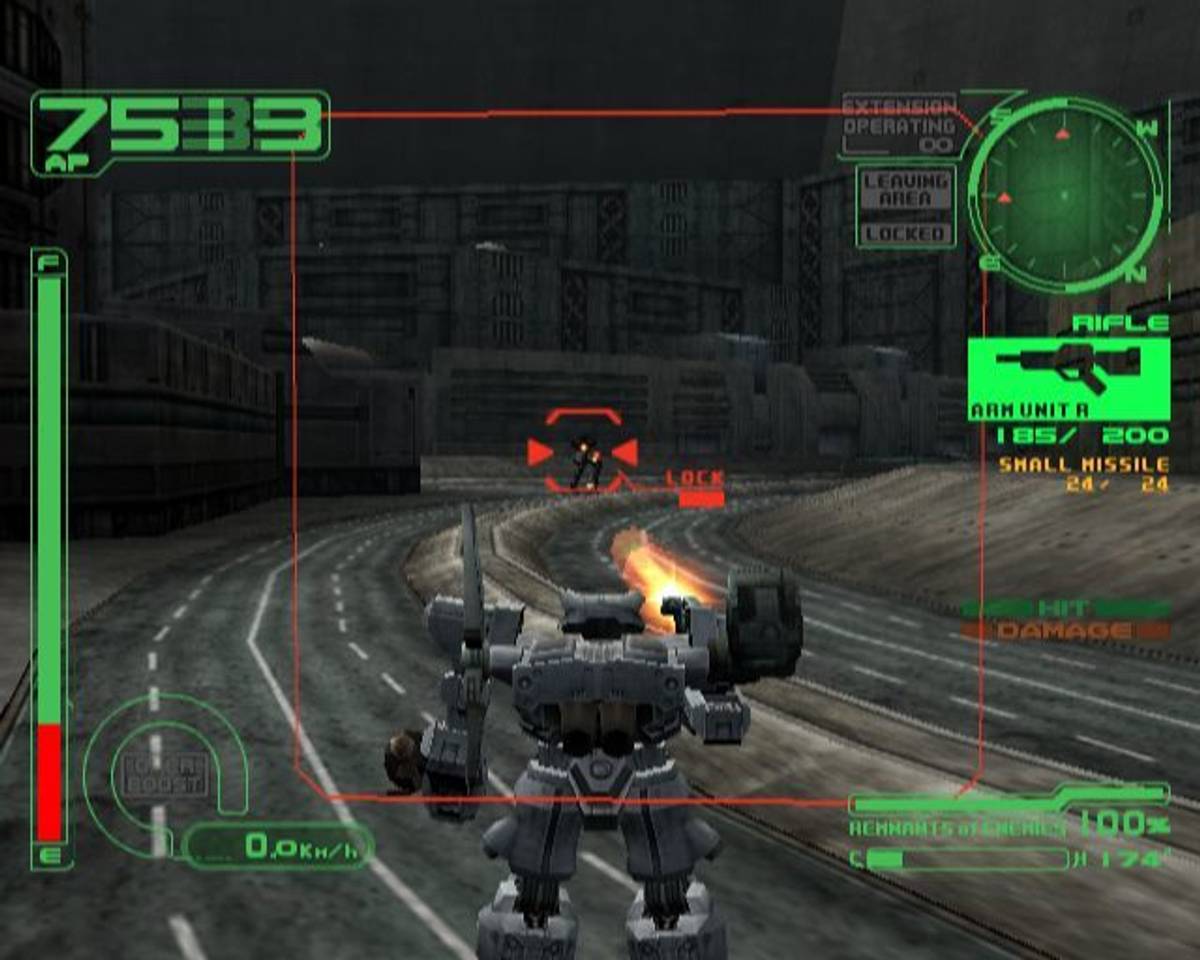Select the Rifle weapon icon
The width and height of the screenshot is (1200, 960).
pos(1068,372)
